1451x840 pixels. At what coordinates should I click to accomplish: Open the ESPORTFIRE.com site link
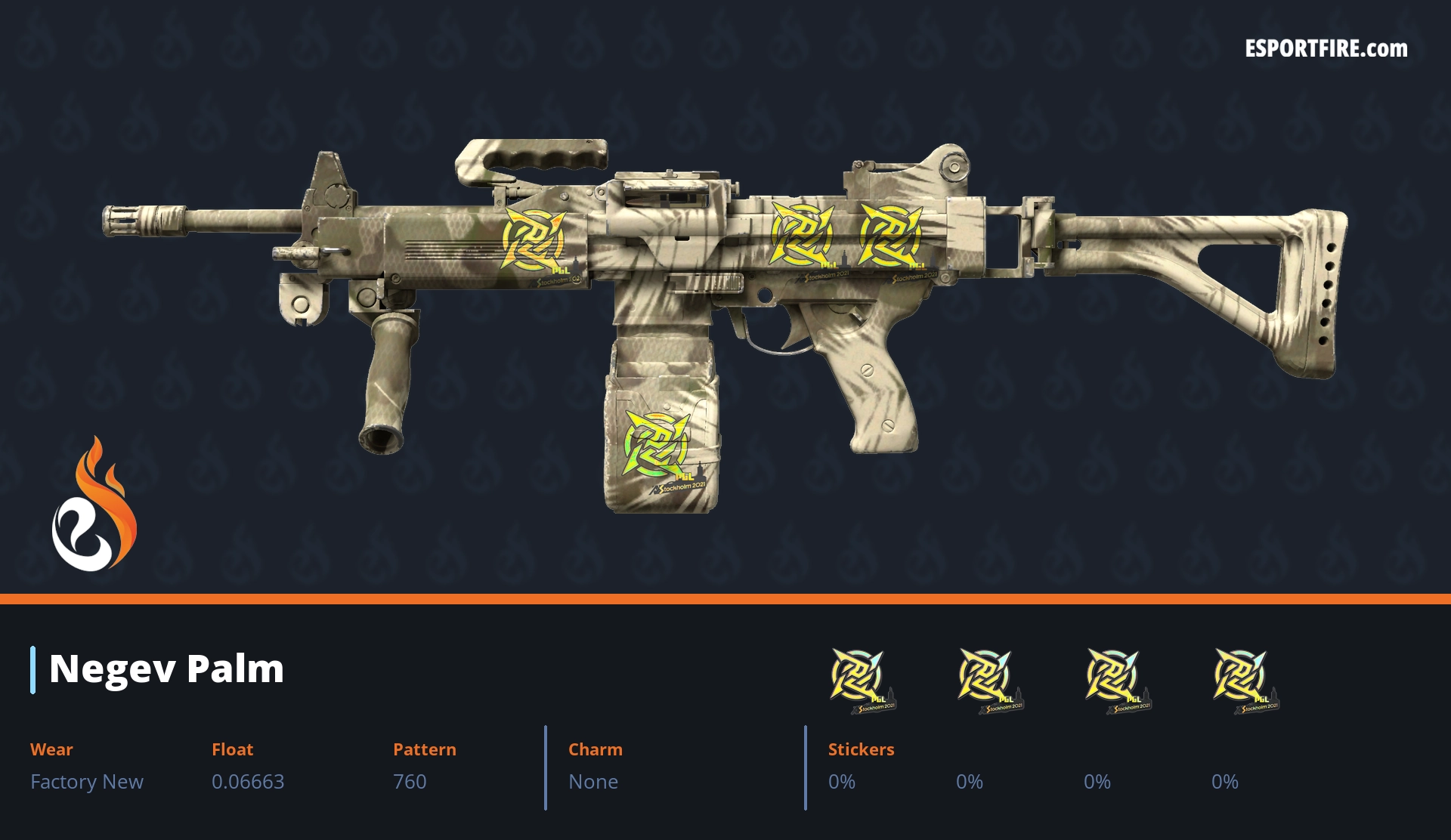[x=1326, y=49]
